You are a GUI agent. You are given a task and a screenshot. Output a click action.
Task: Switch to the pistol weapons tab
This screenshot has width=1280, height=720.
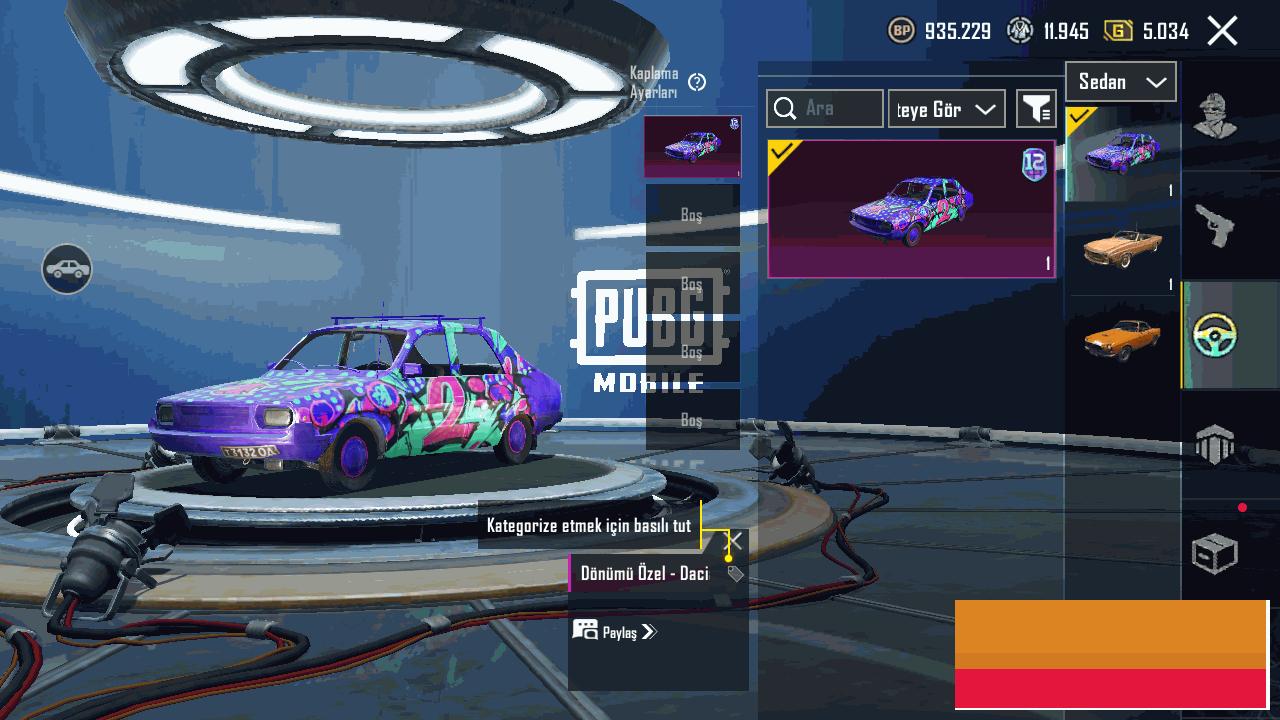point(1215,225)
